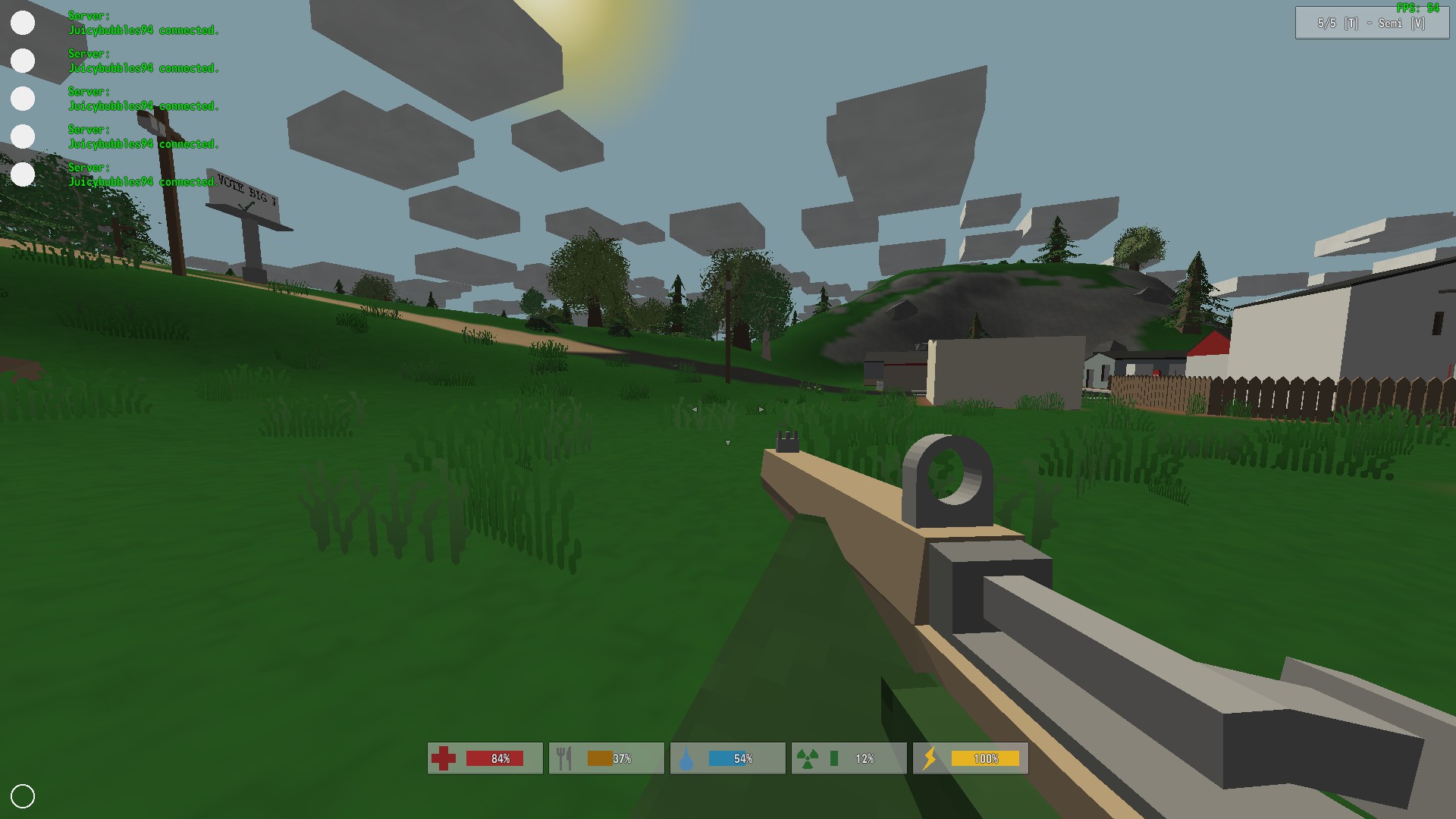
Task: Select the Semi fire mode label
Action: 1391,24
